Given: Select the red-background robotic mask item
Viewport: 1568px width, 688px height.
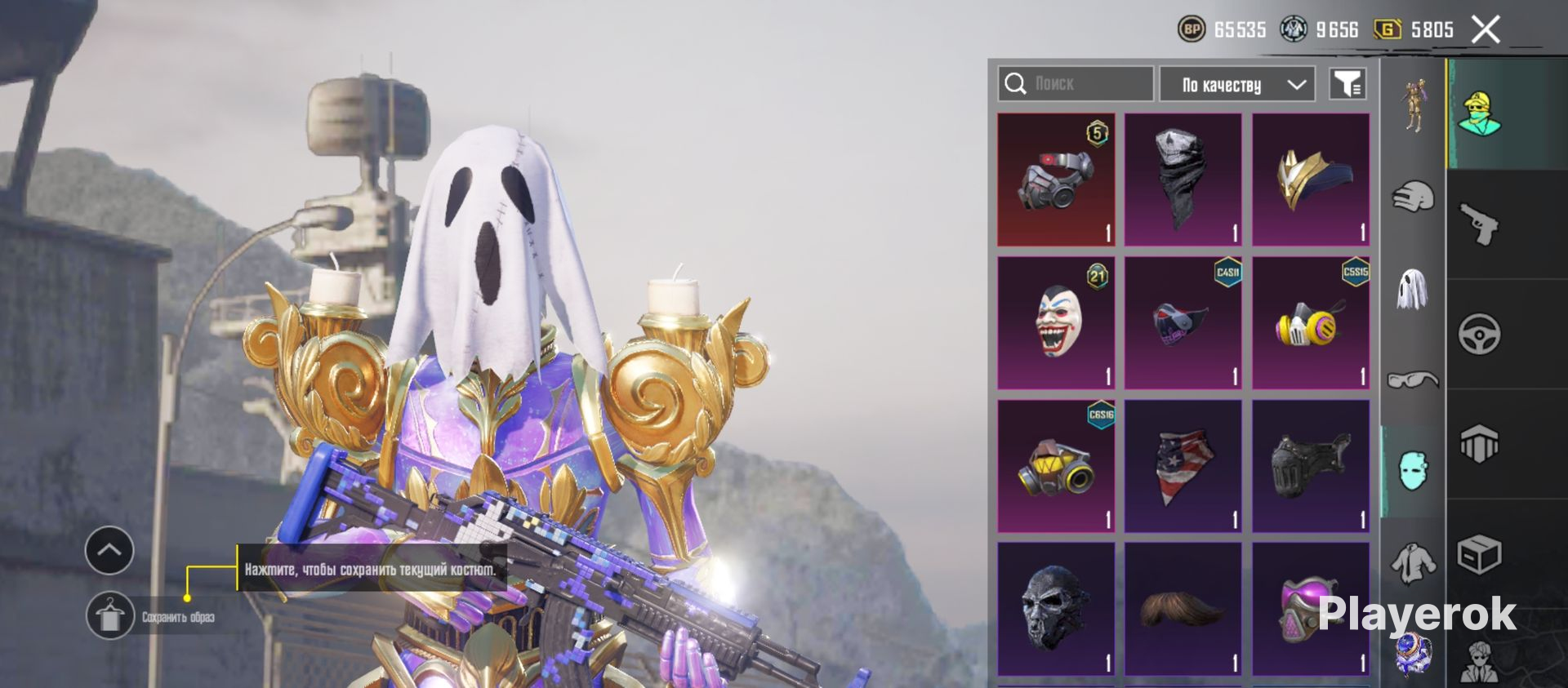Looking at the screenshot, I should coord(1056,180).
